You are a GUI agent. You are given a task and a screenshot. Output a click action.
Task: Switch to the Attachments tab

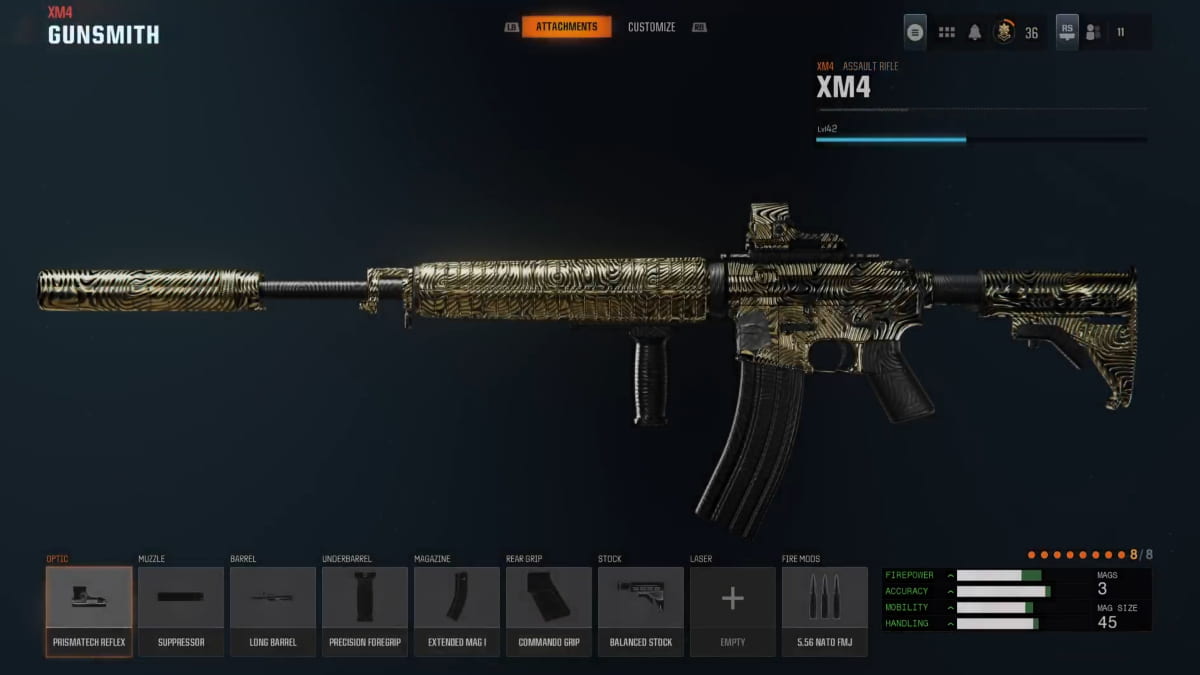pos(566,27)
